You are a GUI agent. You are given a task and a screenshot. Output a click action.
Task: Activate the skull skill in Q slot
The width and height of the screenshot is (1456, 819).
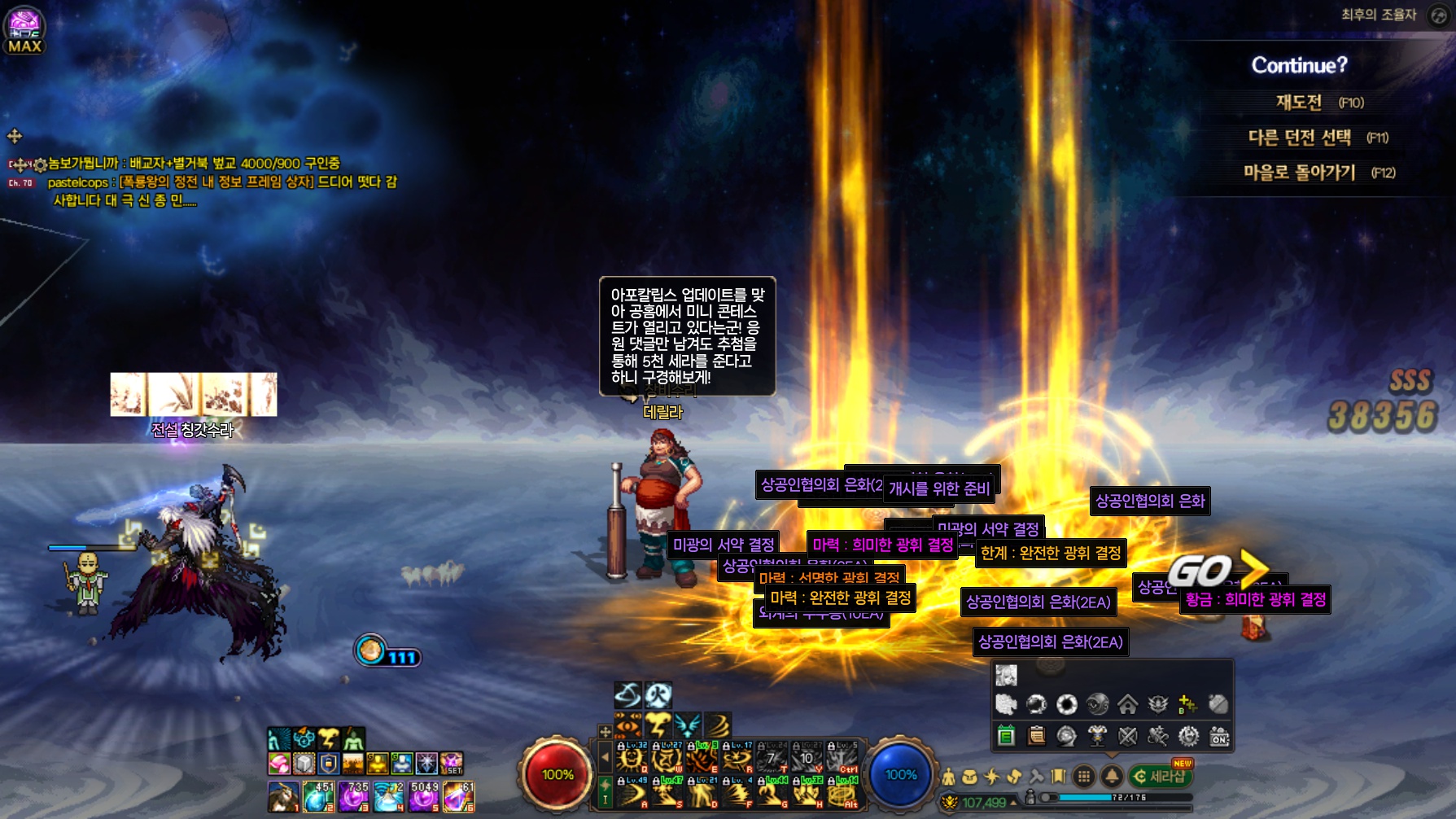click(x=631, y=760)
